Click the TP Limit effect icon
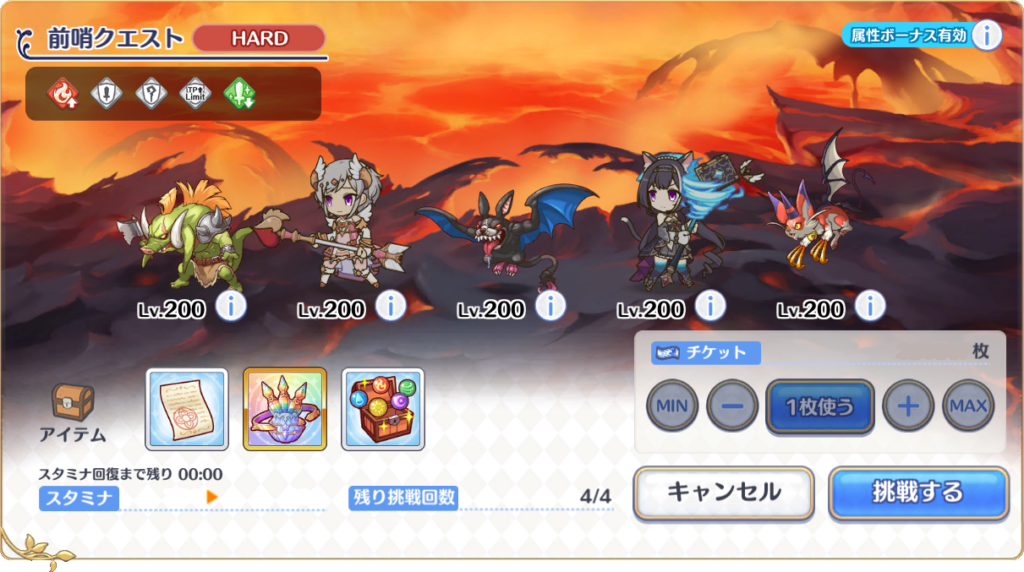The height and width of the screenshot is (572, 1024). (195, 94)
